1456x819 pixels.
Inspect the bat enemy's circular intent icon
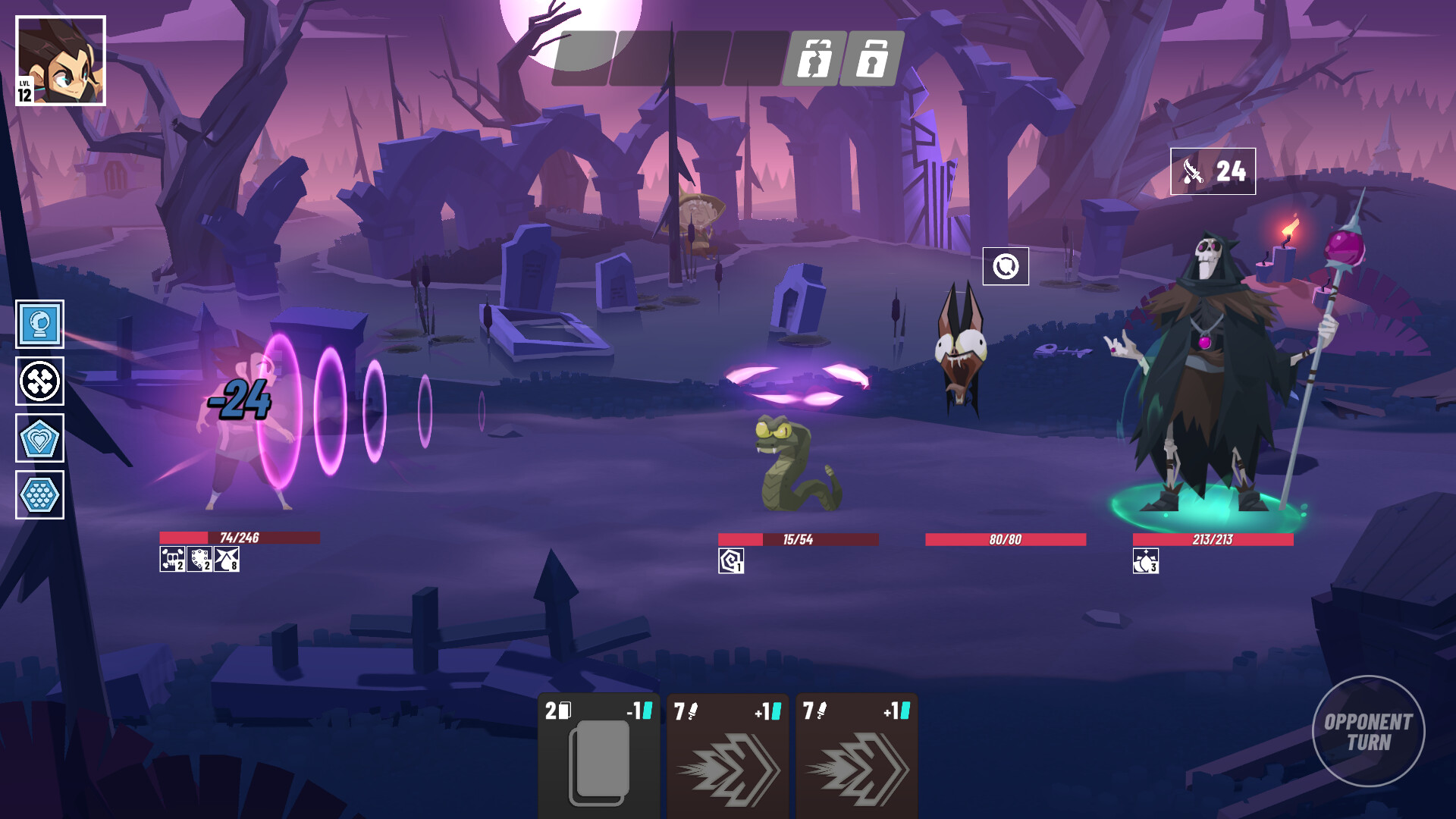[x=1006, y=266]
